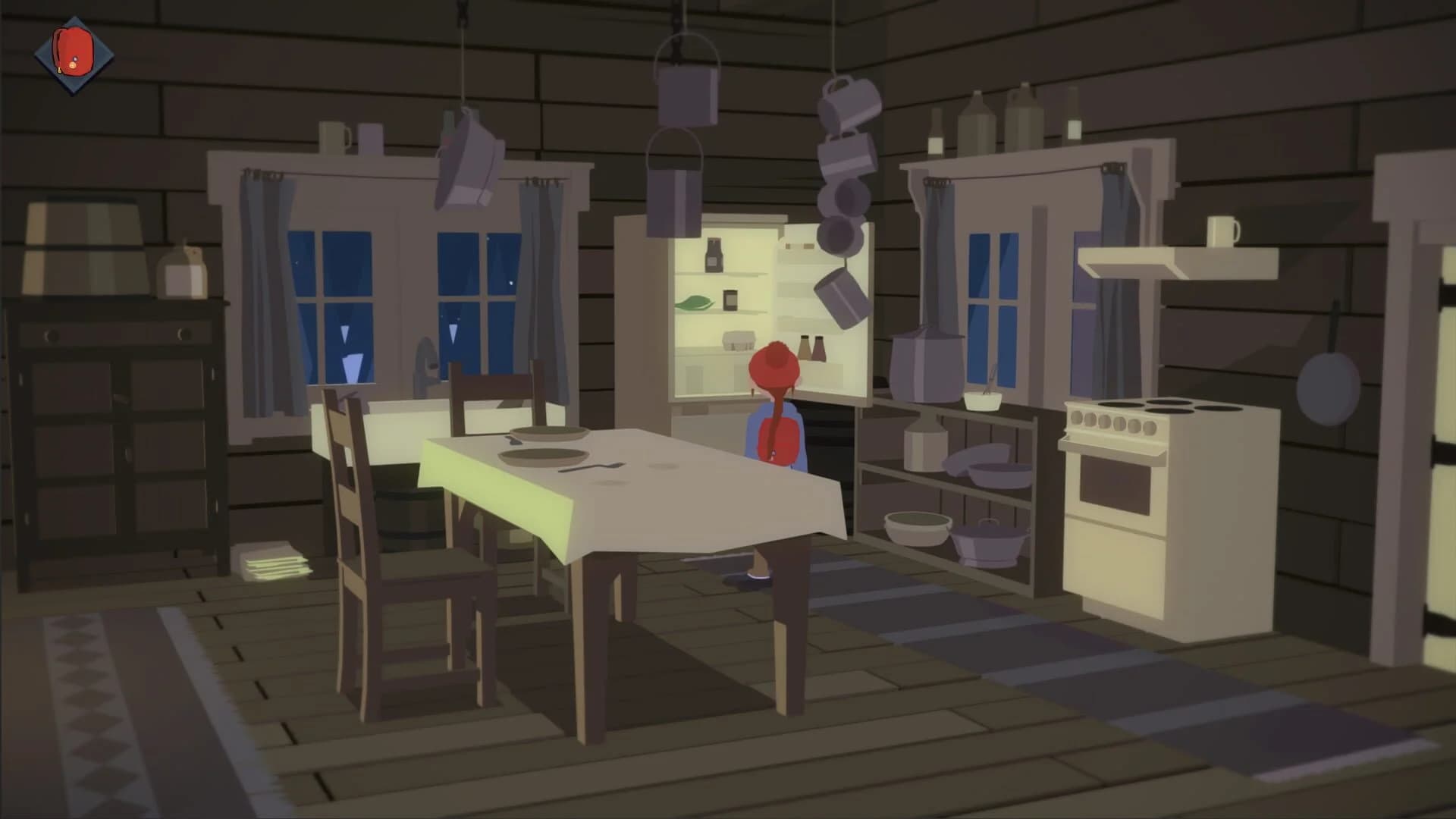
Task: Open the red backpack inventory icon
Action: click(72, 49)
